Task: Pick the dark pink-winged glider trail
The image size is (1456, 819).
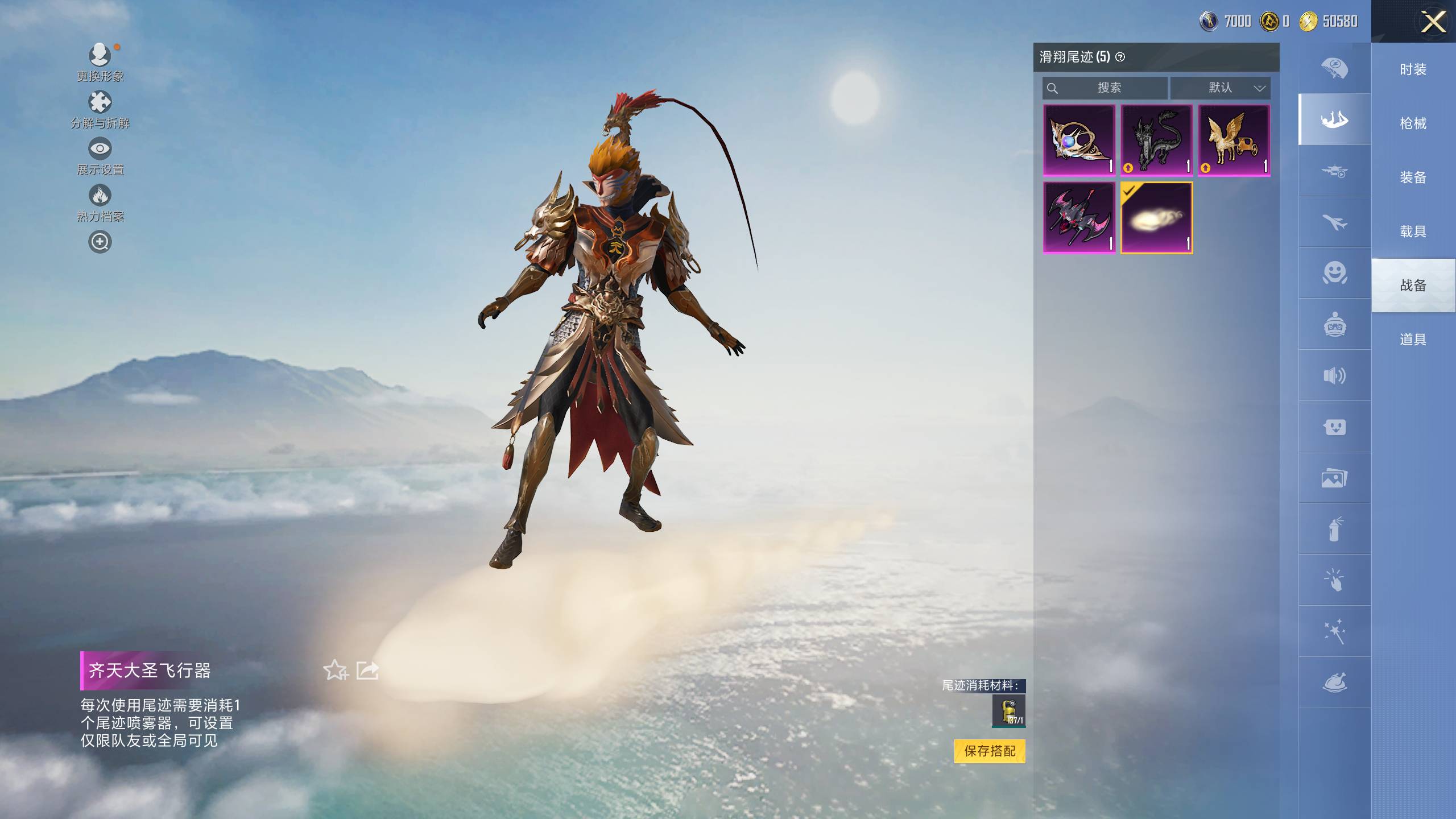Action: click(1079, 218)
